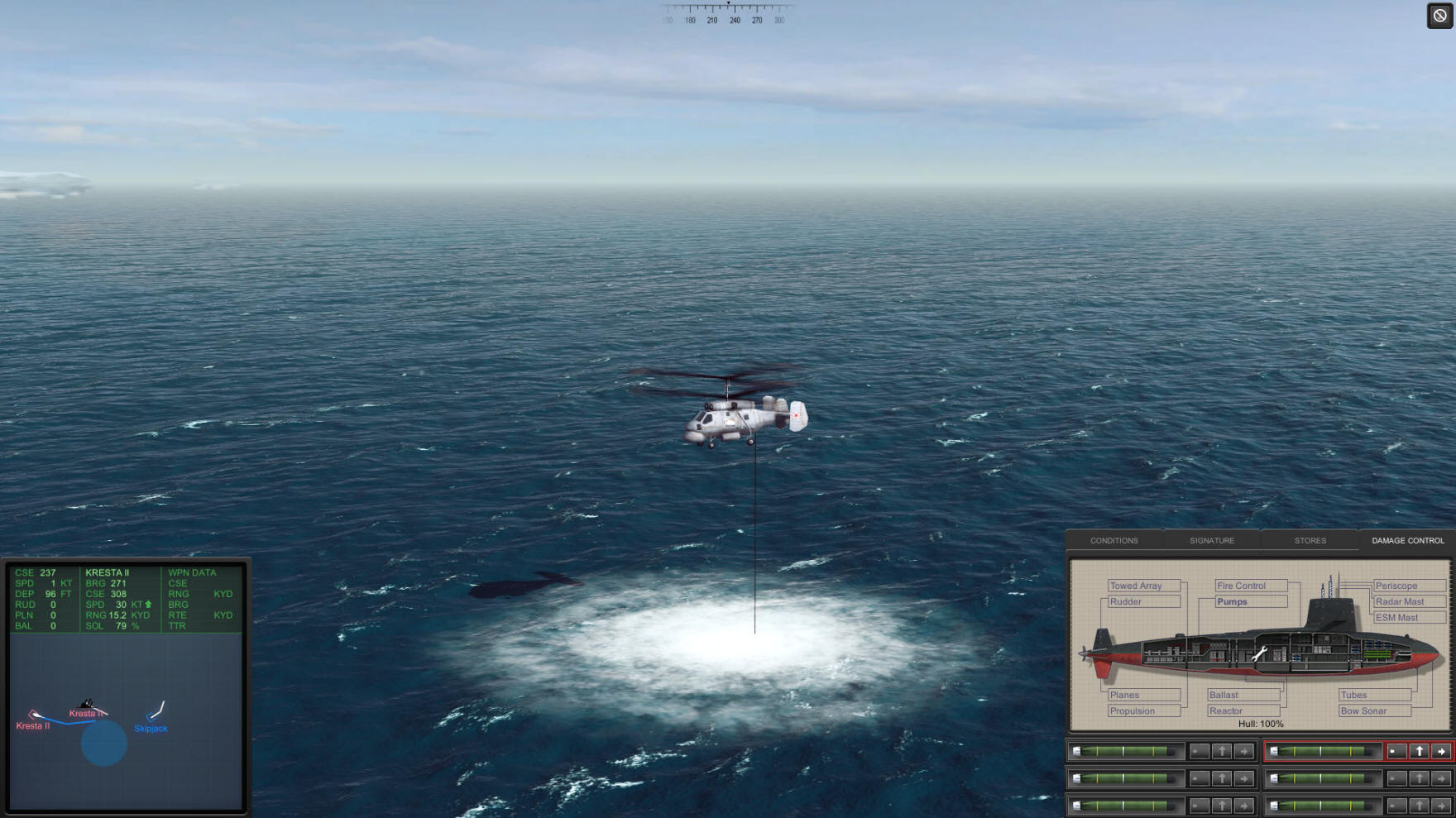
Task: Switch to the CONDITIONS tab
Action: coord(1114,540)
